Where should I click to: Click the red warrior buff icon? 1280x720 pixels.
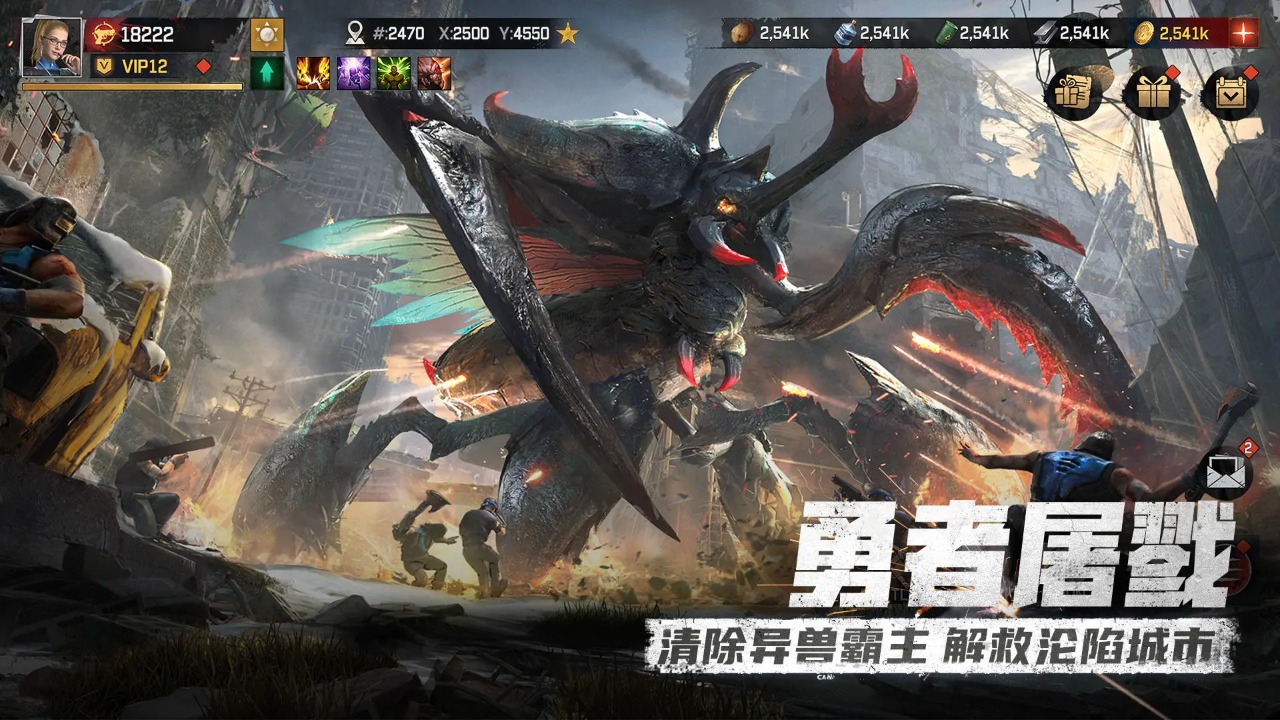[x=435, y=73]
